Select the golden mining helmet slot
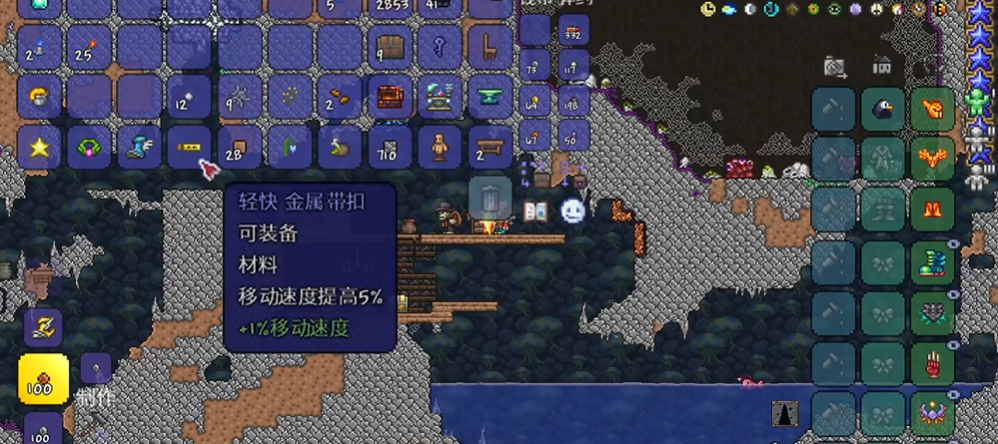Screen dimensions: 998x444 click(39, 96)
